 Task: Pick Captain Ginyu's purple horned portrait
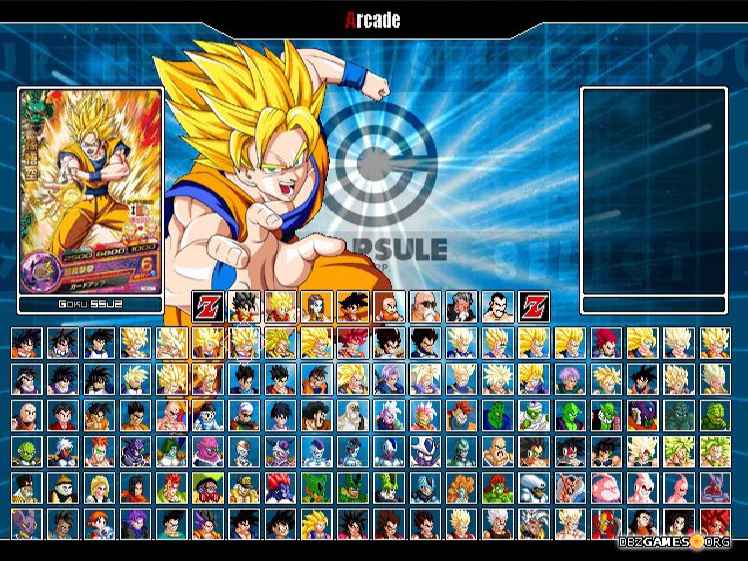(135, 452)
